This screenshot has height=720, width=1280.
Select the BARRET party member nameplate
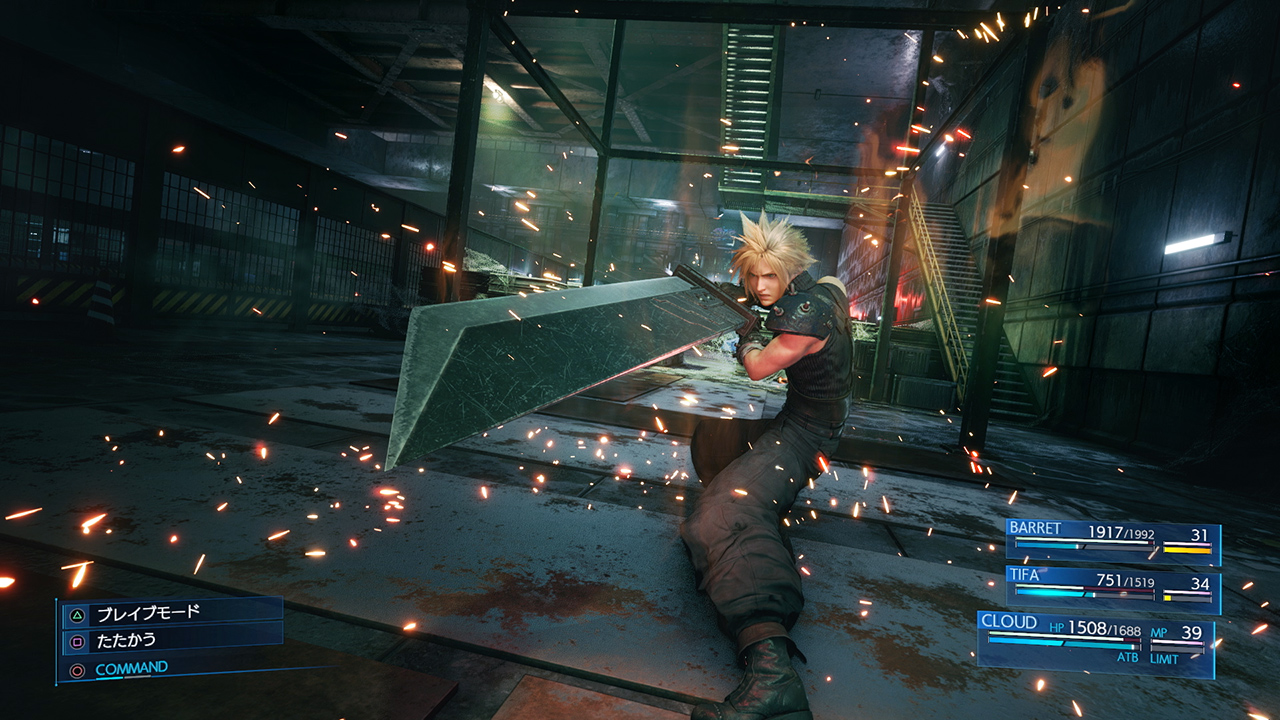(1035, 527)
